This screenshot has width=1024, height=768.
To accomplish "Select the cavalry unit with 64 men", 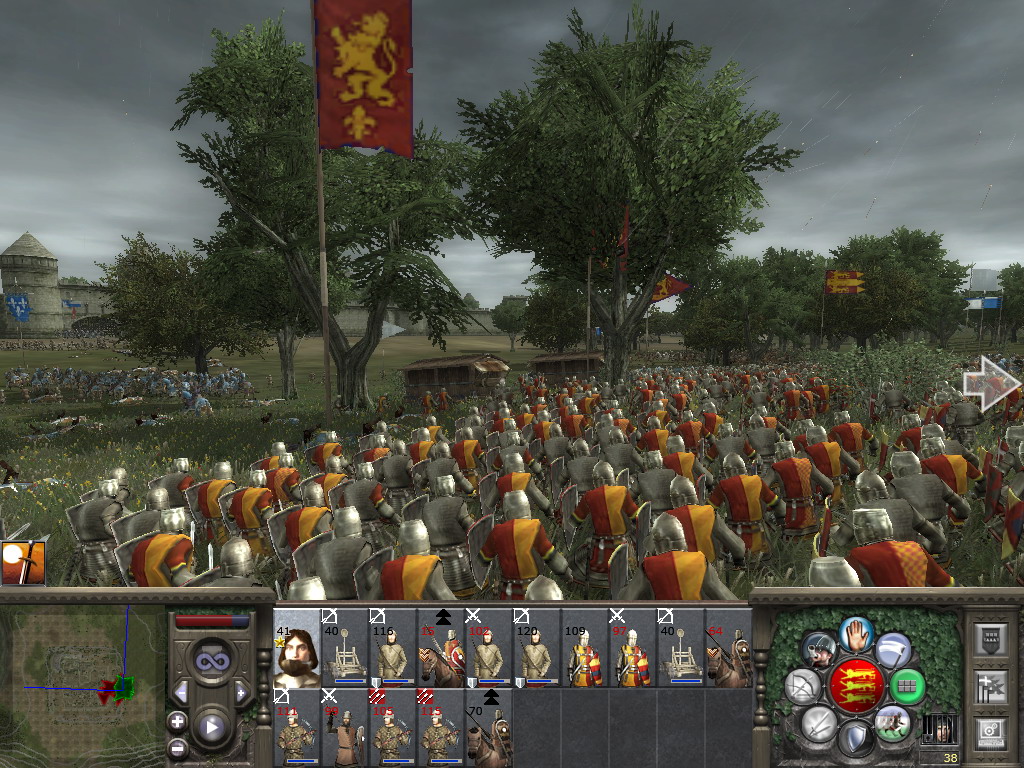I will point(728,648).
